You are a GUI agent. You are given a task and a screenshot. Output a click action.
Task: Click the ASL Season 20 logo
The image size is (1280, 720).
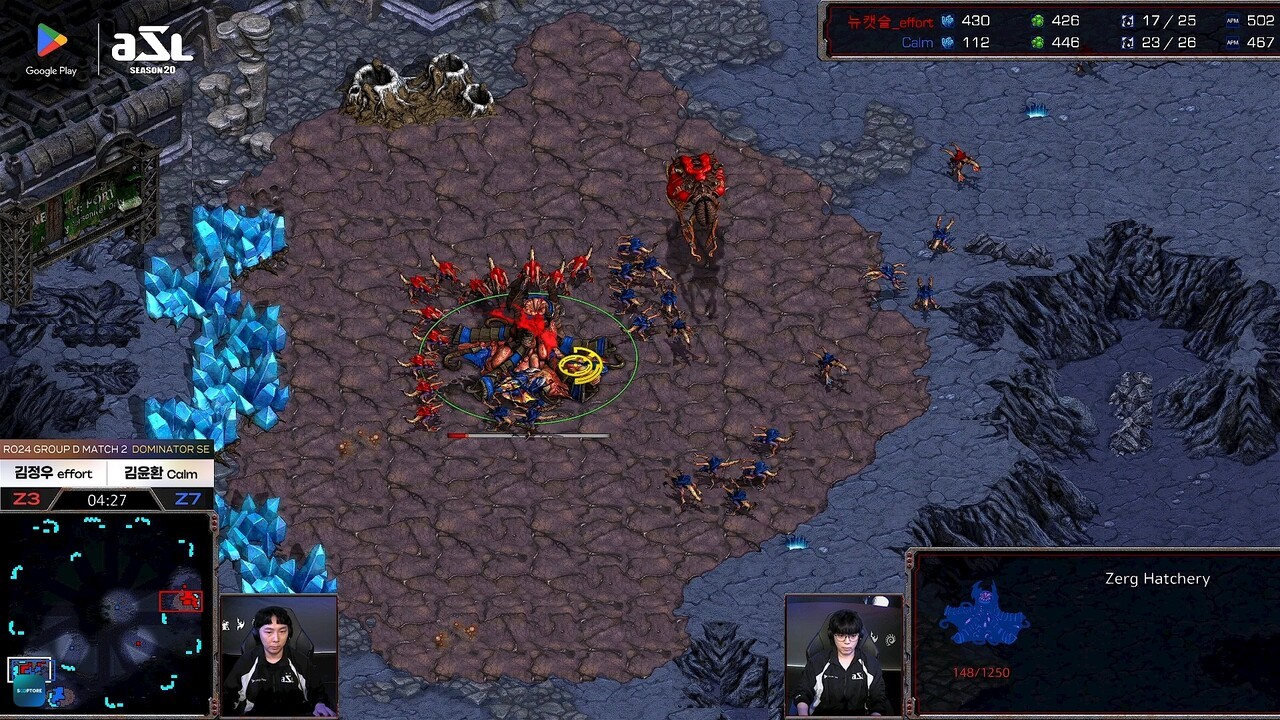pos(151,50)
